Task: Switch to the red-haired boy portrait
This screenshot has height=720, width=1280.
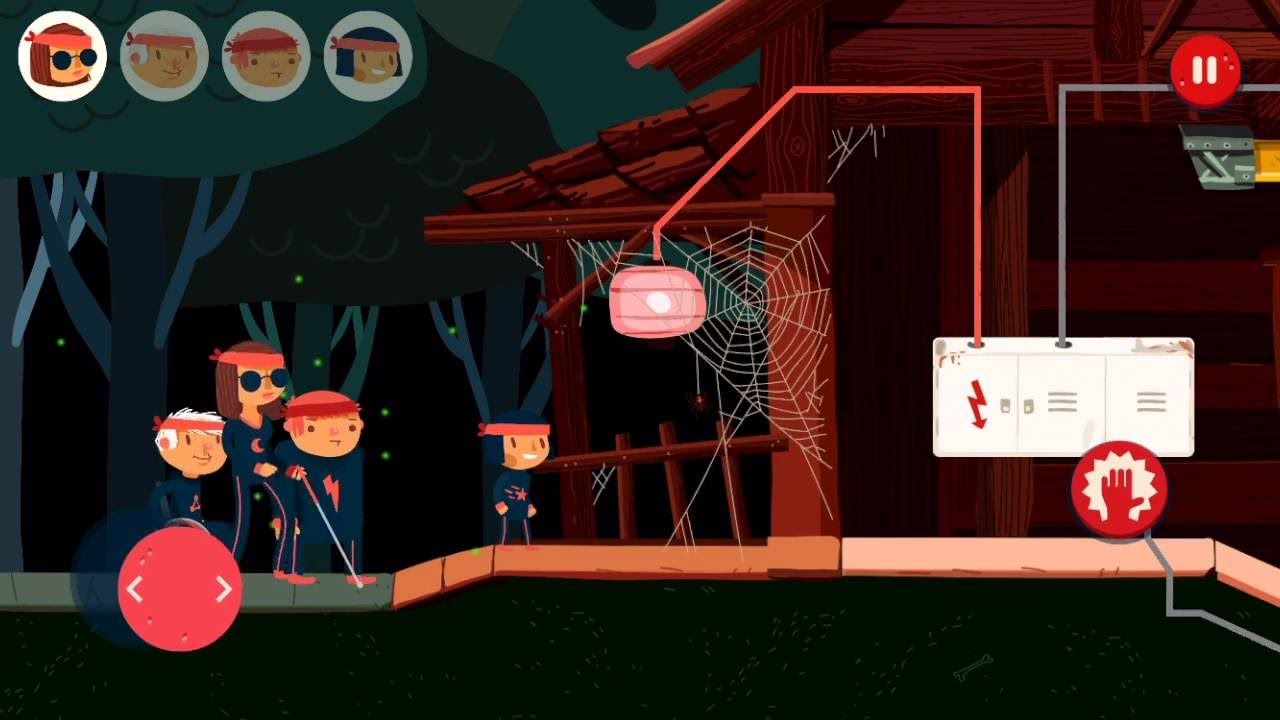Action: click(x=265, y=57)
